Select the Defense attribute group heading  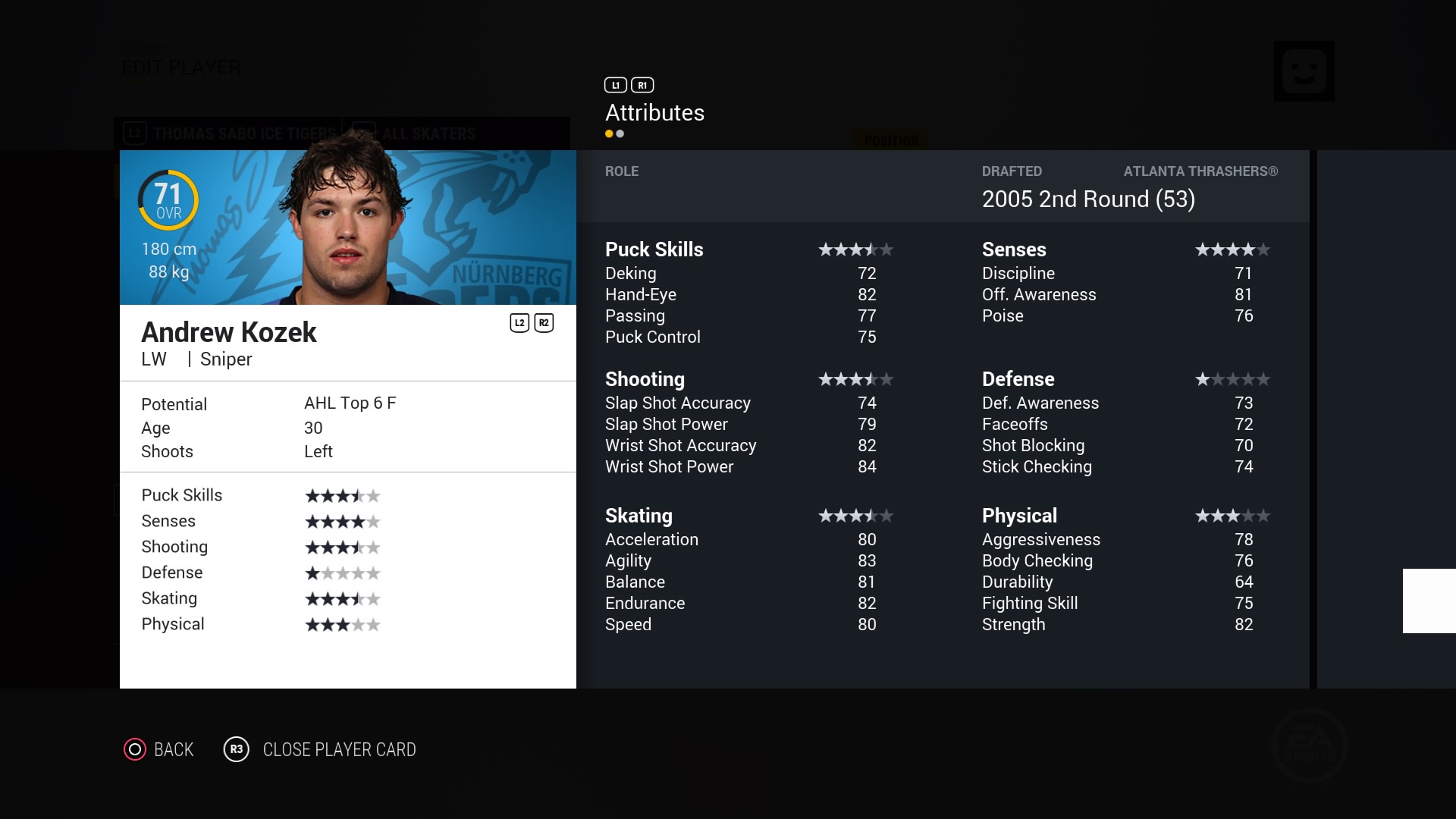tap(1018, 379)
